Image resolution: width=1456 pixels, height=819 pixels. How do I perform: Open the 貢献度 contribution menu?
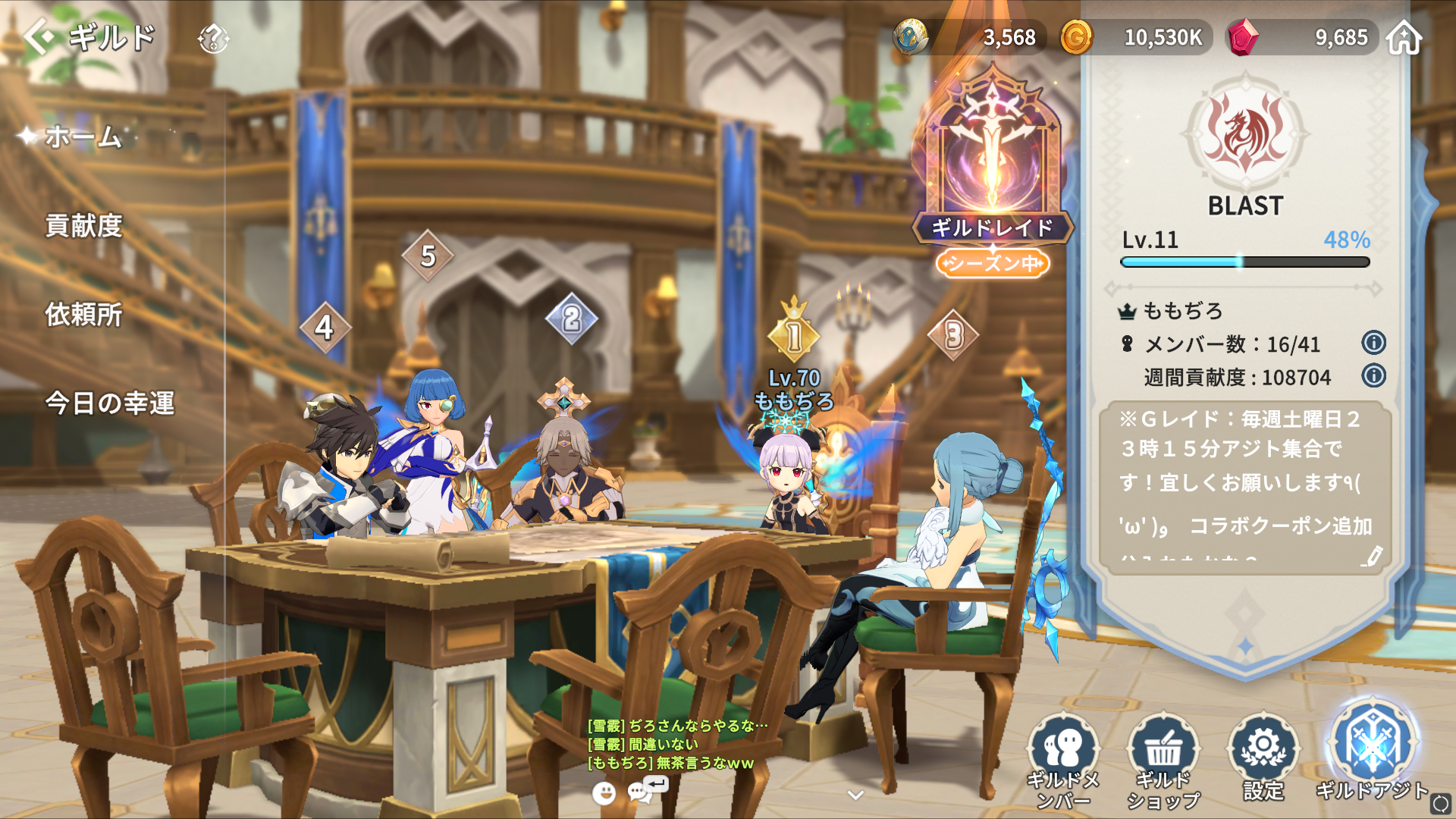pos(83,226)
